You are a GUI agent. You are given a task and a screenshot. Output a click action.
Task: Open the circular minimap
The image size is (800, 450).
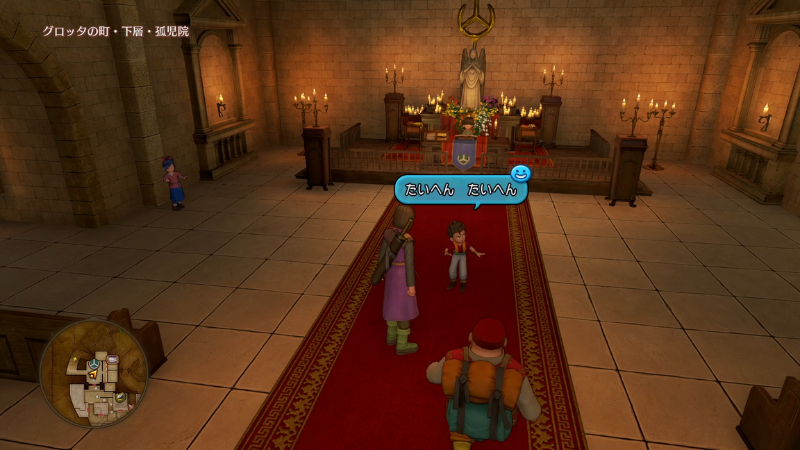point(94,373)
